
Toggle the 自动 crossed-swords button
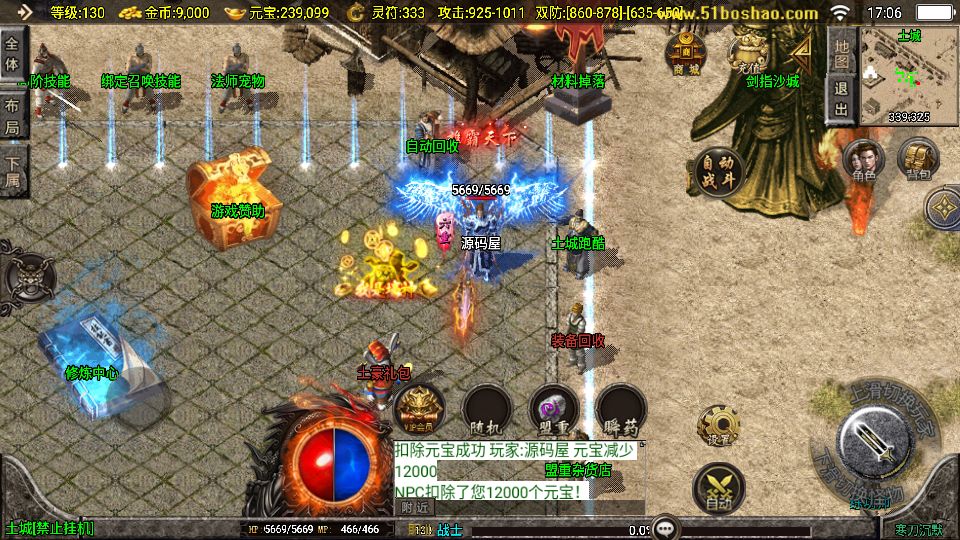(x=718, y=489)
